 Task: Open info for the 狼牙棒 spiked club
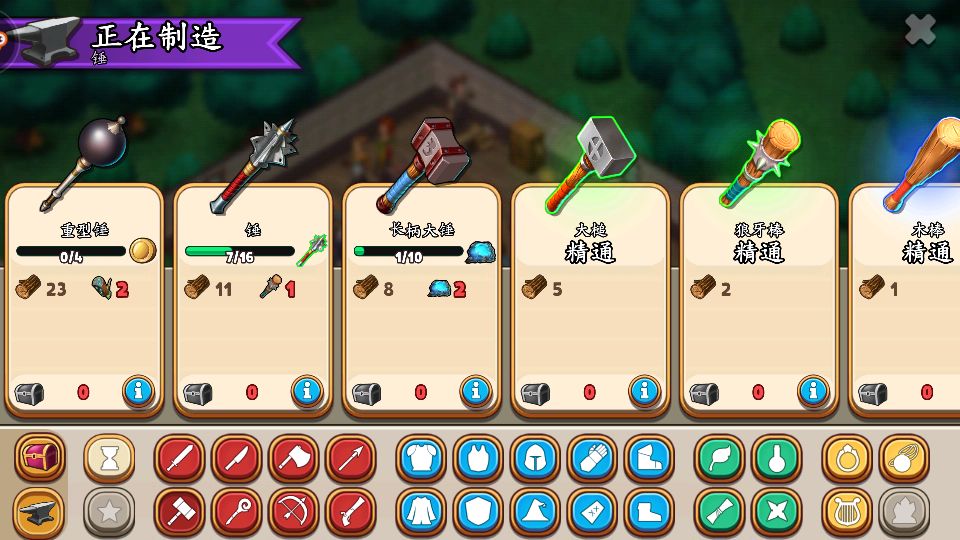click(x=813, y=391)
